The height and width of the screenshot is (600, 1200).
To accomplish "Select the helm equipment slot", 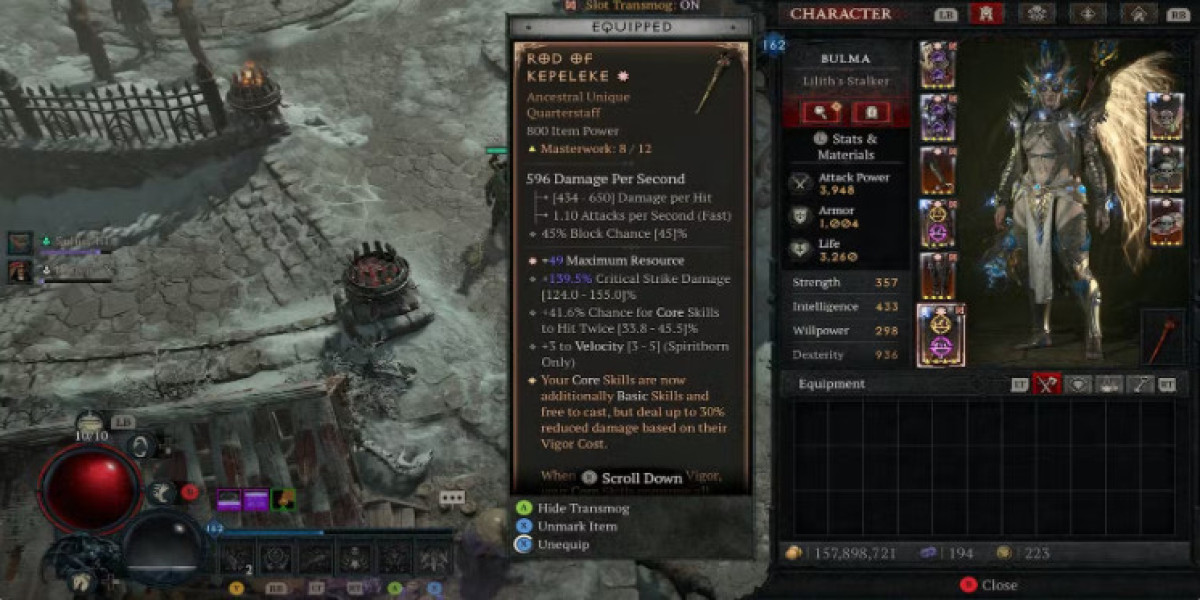I will point(937,65).
